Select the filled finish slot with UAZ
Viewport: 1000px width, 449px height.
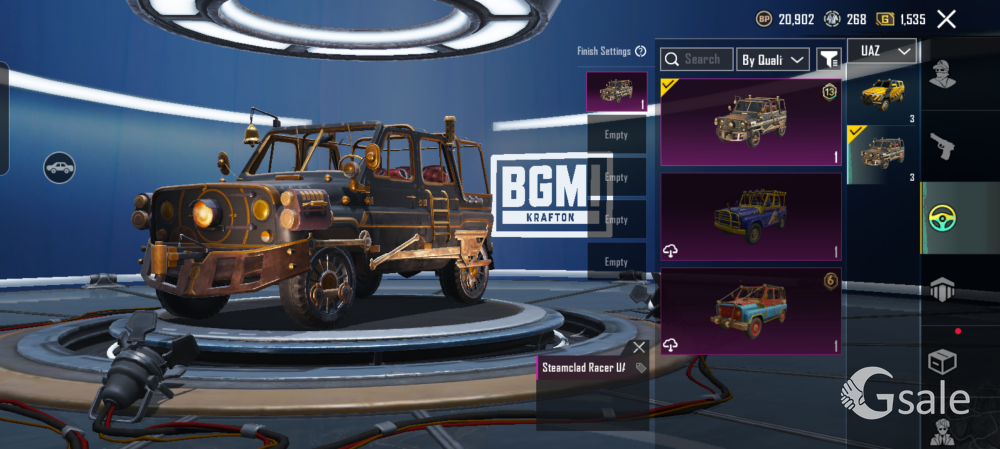616,91
